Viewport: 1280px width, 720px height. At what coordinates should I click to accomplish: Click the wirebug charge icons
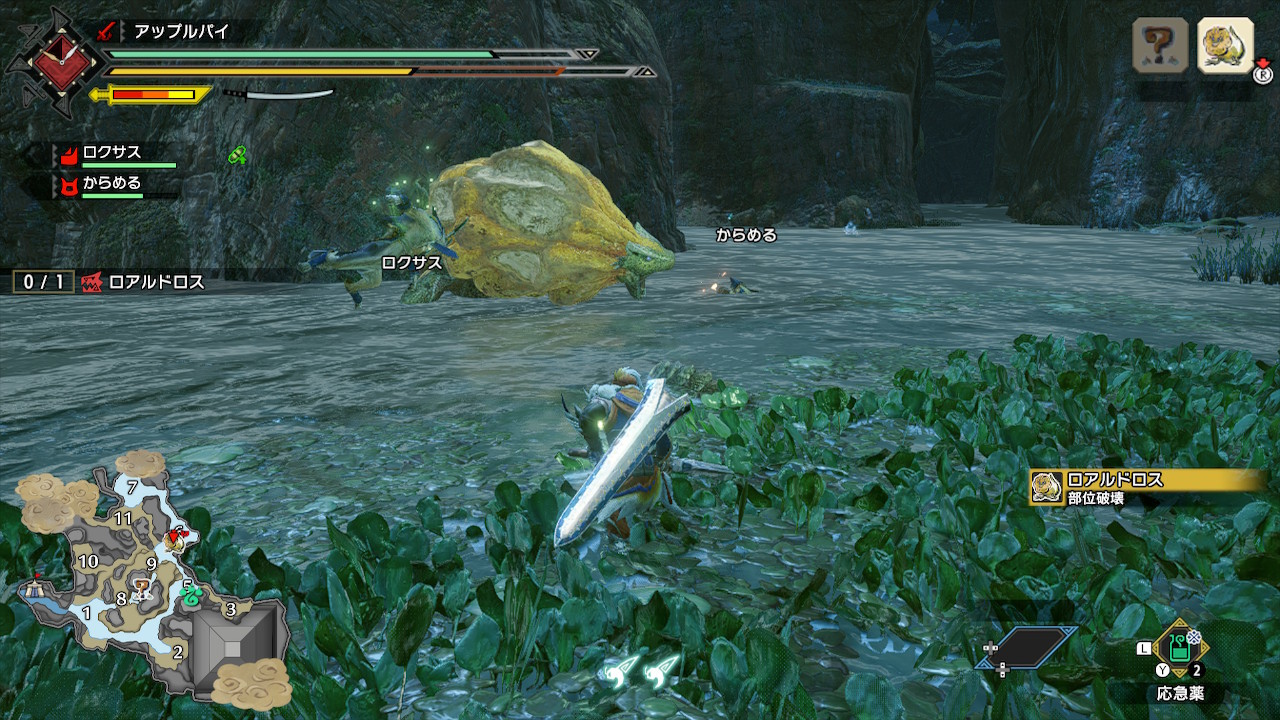639,667
